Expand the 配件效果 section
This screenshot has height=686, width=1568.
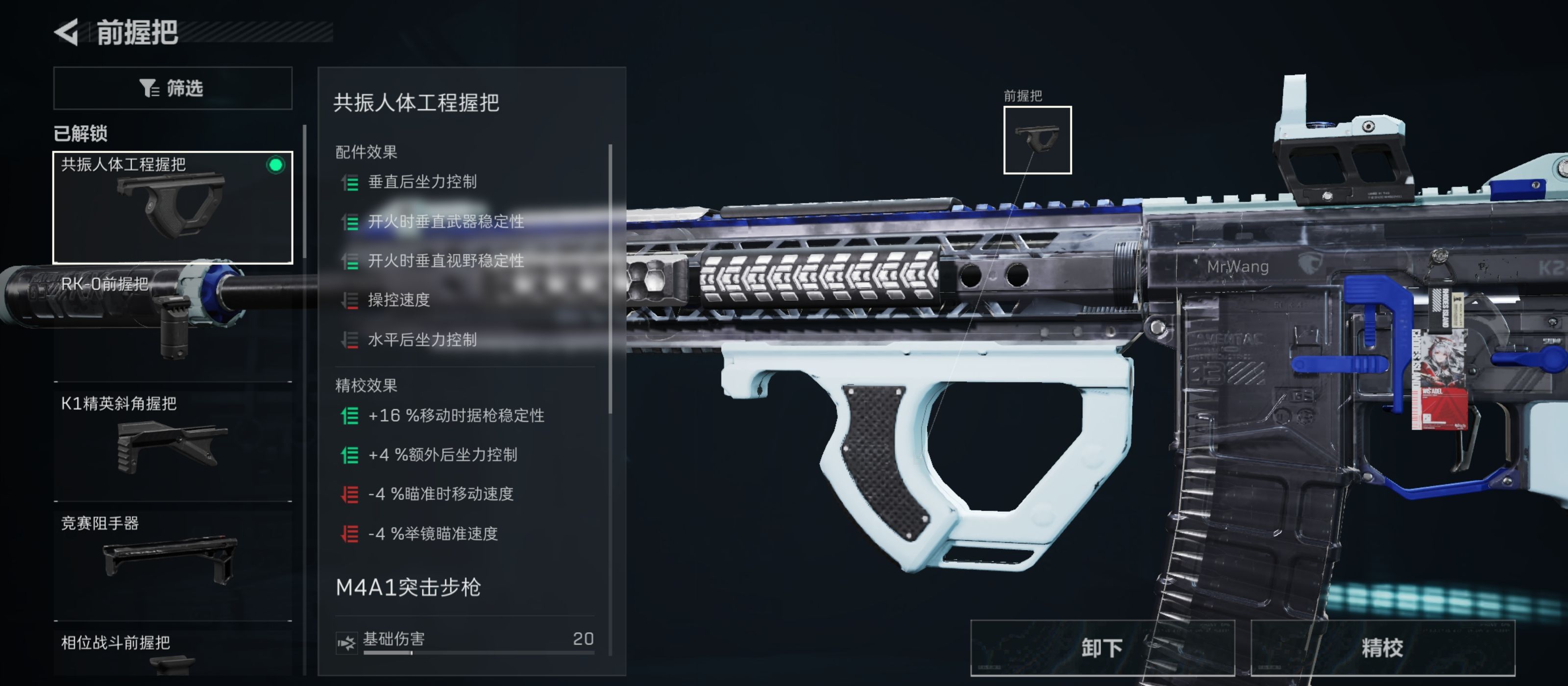click(x=366, y=151)
